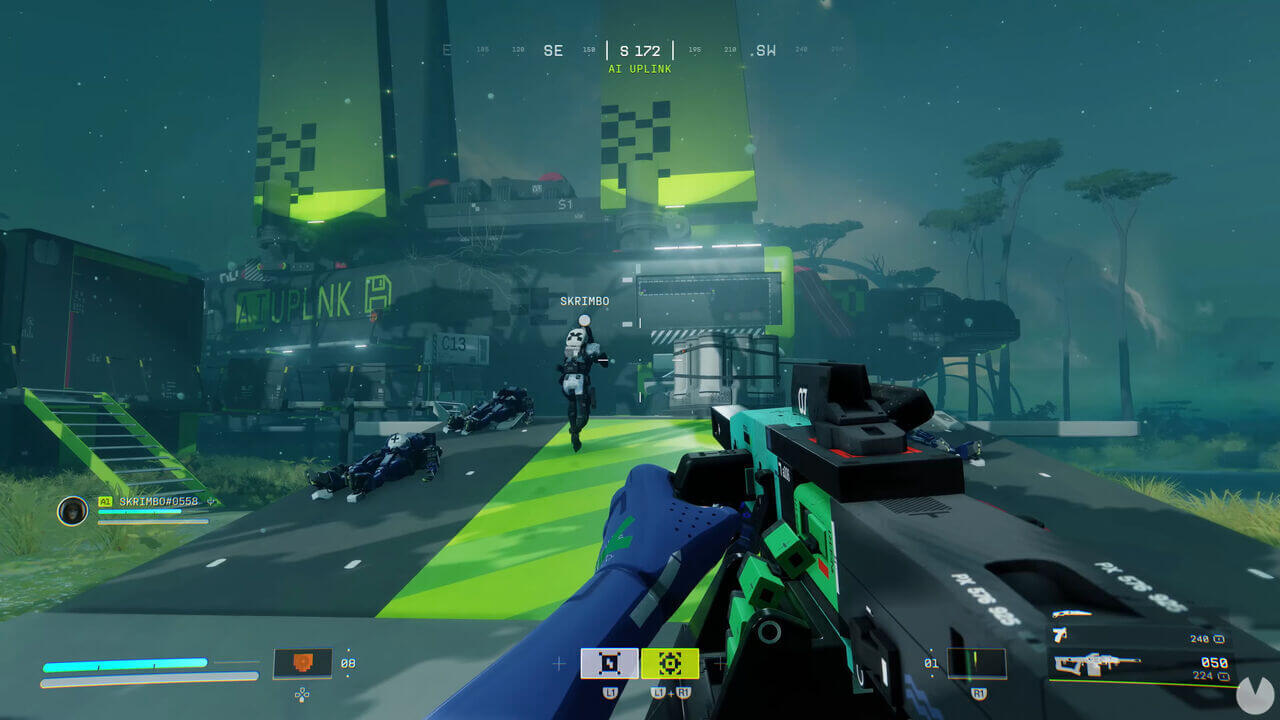Choose the knife melee weapon icon
Screen dimensions: 1280x720
(1072, 614)
